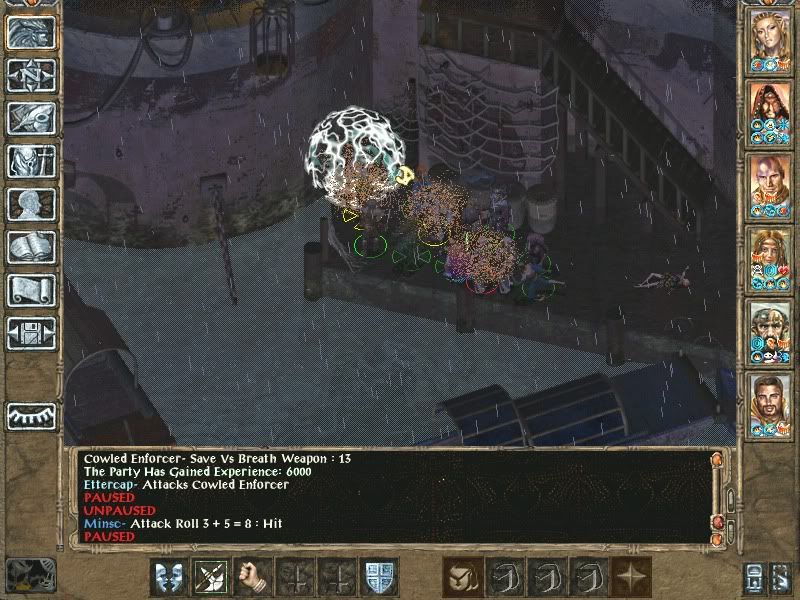Screen dimensions: 800x600
Task: Click the mask-shaped action button
Action: [x=169, y=577]
